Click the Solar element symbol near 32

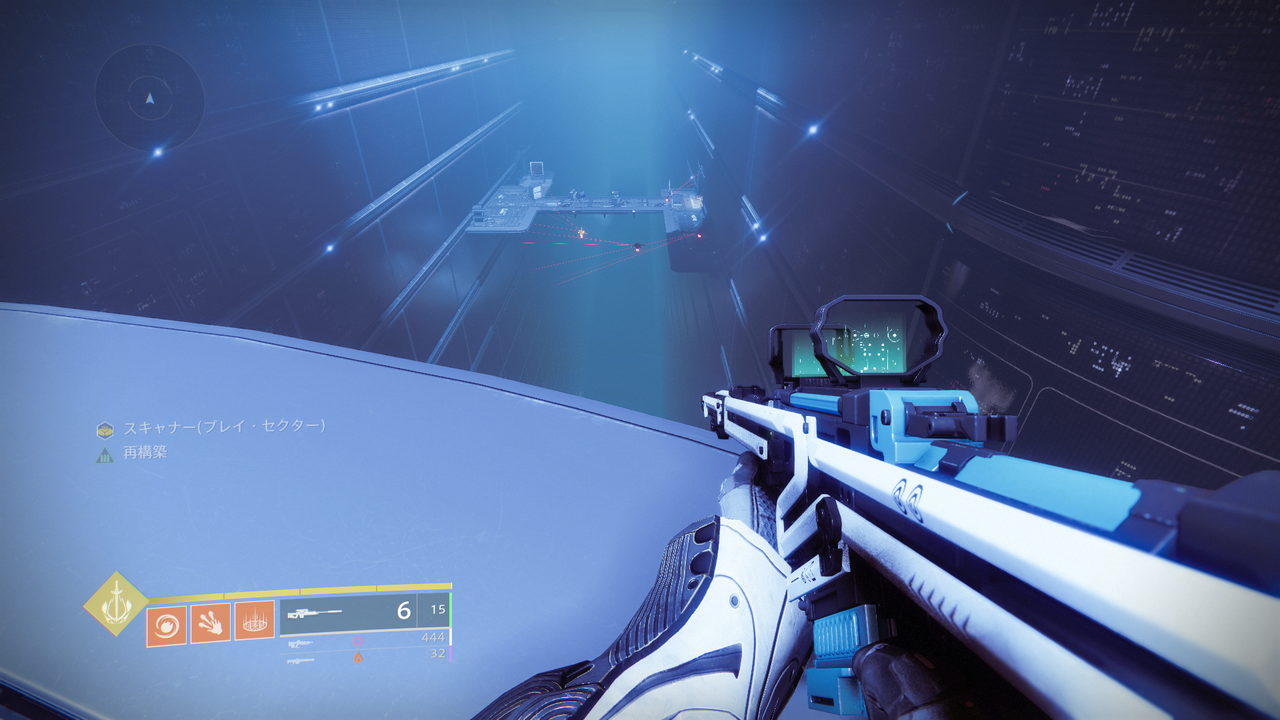(x=358, y=657)
